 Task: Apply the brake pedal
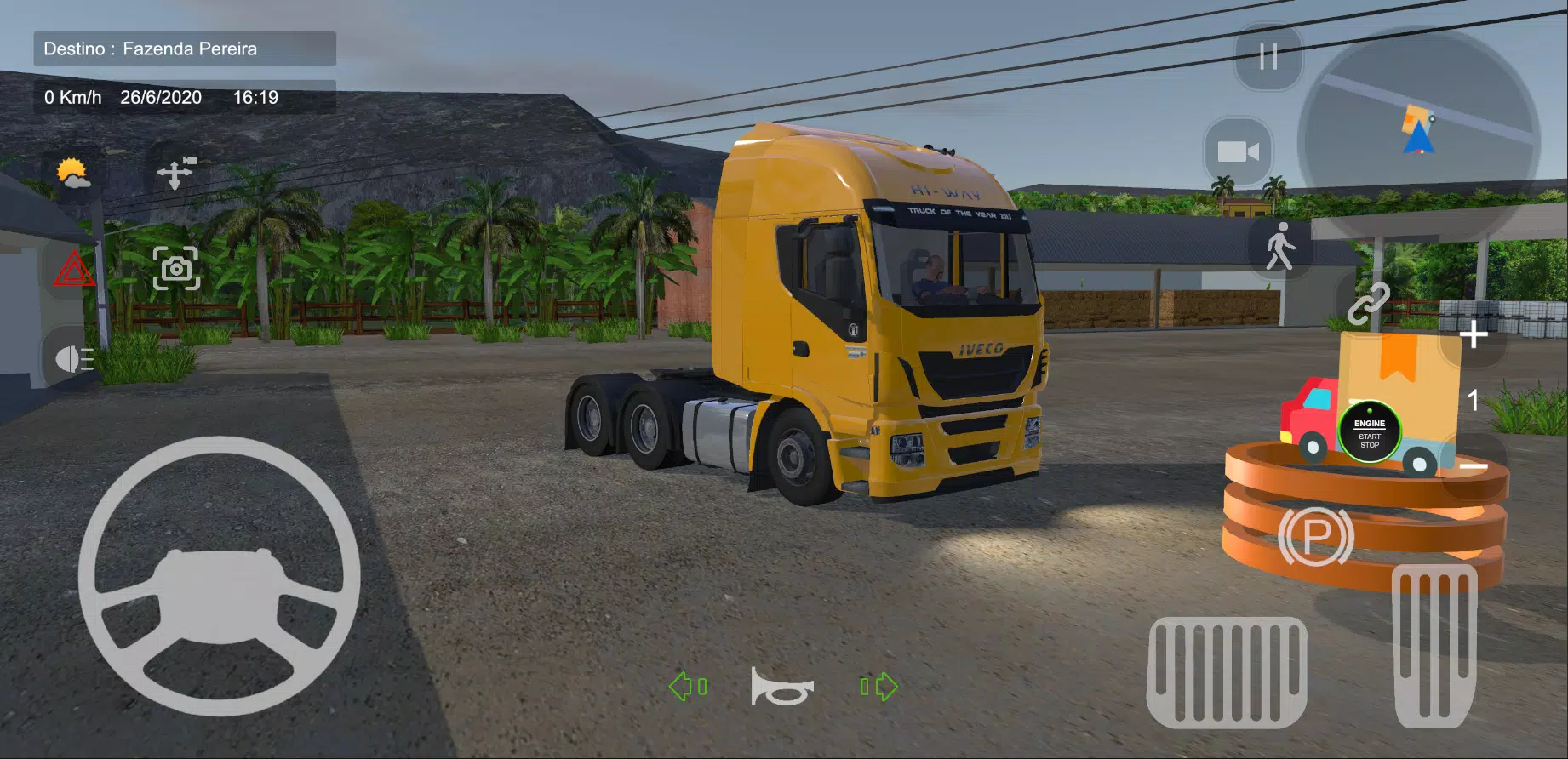point(1227,671)
